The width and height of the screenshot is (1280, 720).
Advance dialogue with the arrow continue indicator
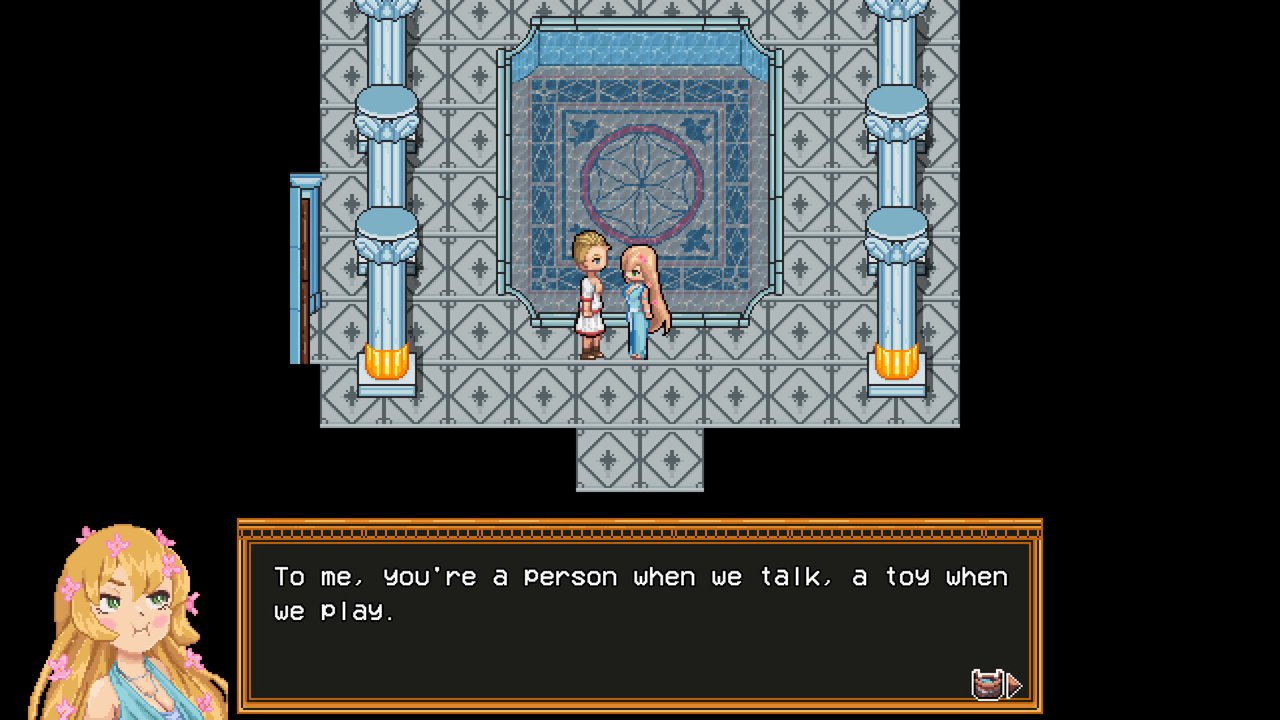click(1013, 685)
